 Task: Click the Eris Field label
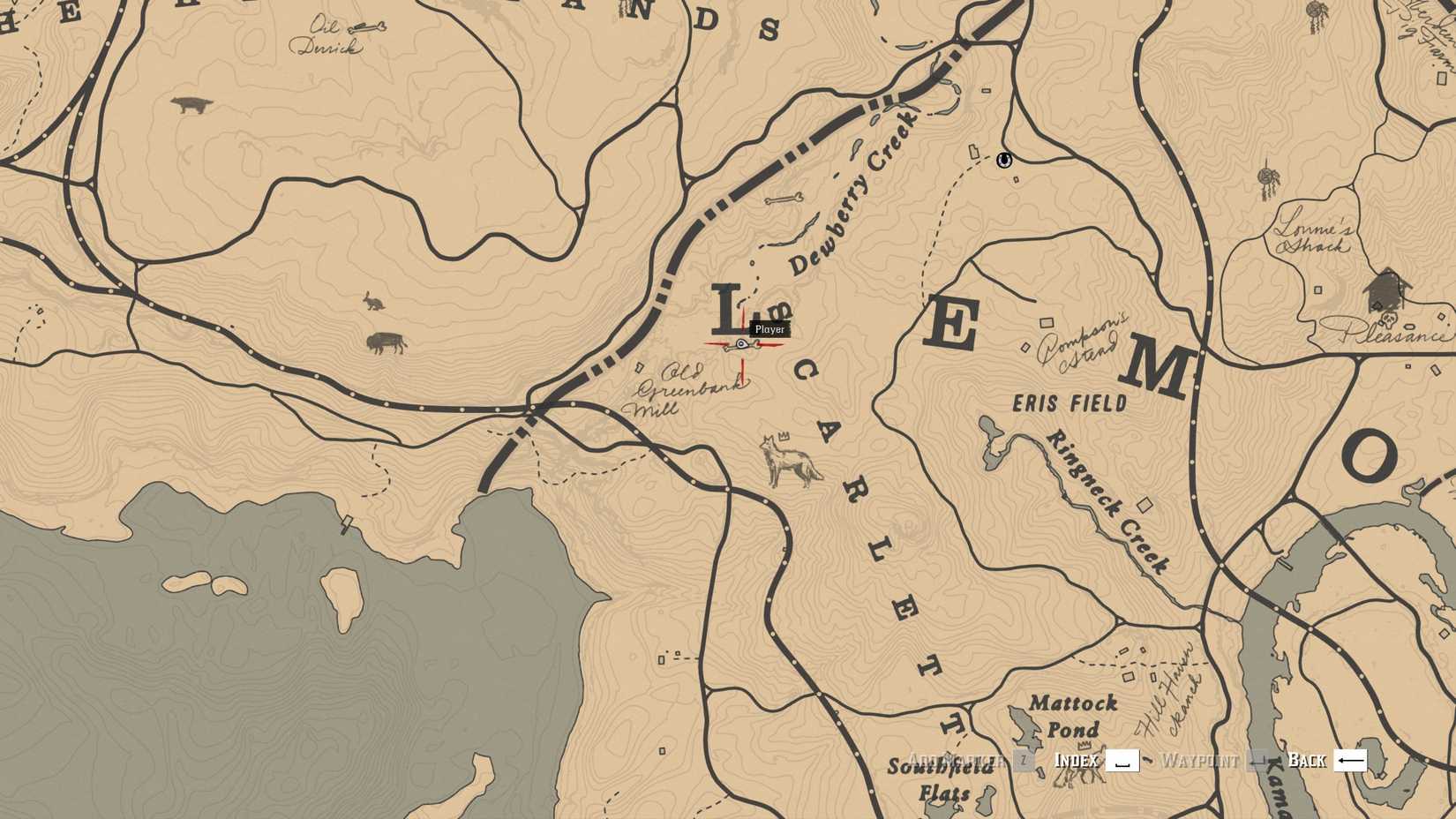[1069, 404]
